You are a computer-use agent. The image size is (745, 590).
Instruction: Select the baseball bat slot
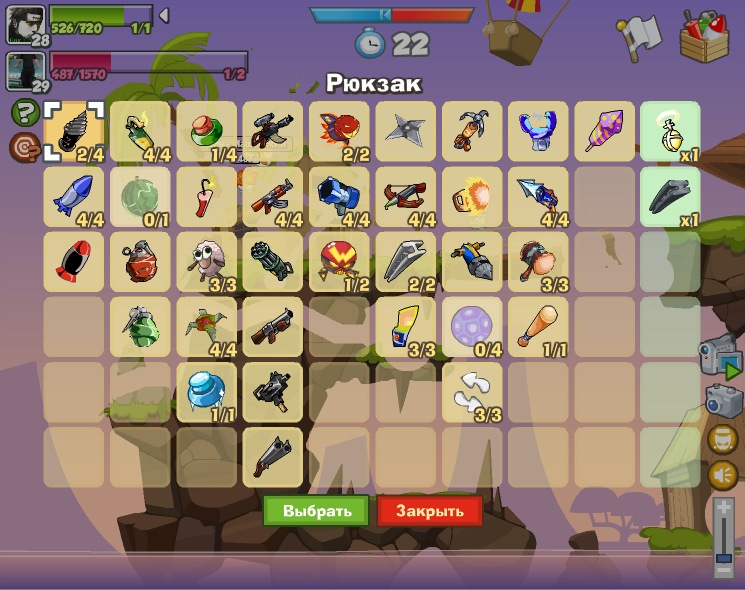click(x=538, y=327)
